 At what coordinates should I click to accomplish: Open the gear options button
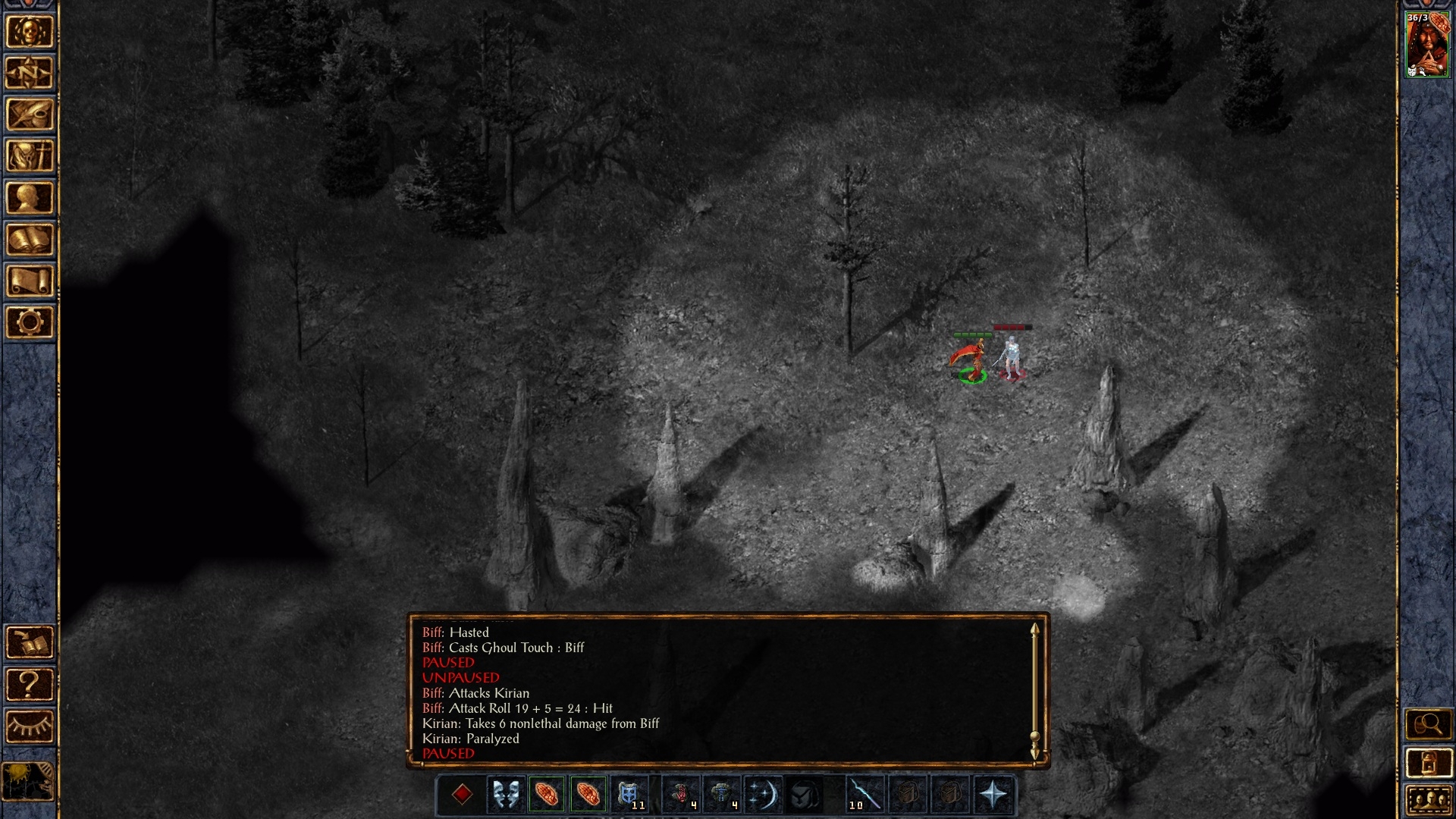coord(30,323)
